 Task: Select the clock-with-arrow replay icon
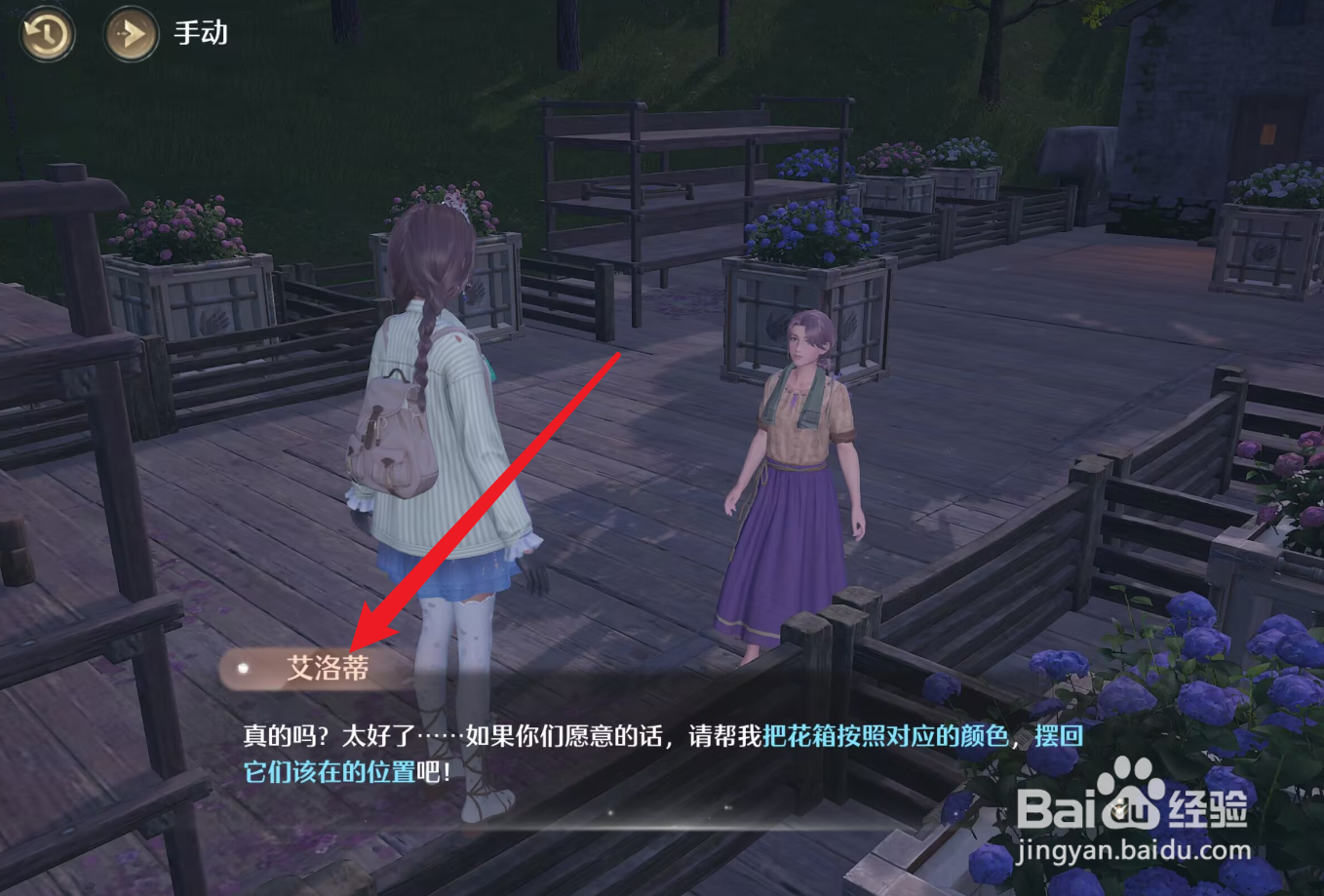click(46, 34)
